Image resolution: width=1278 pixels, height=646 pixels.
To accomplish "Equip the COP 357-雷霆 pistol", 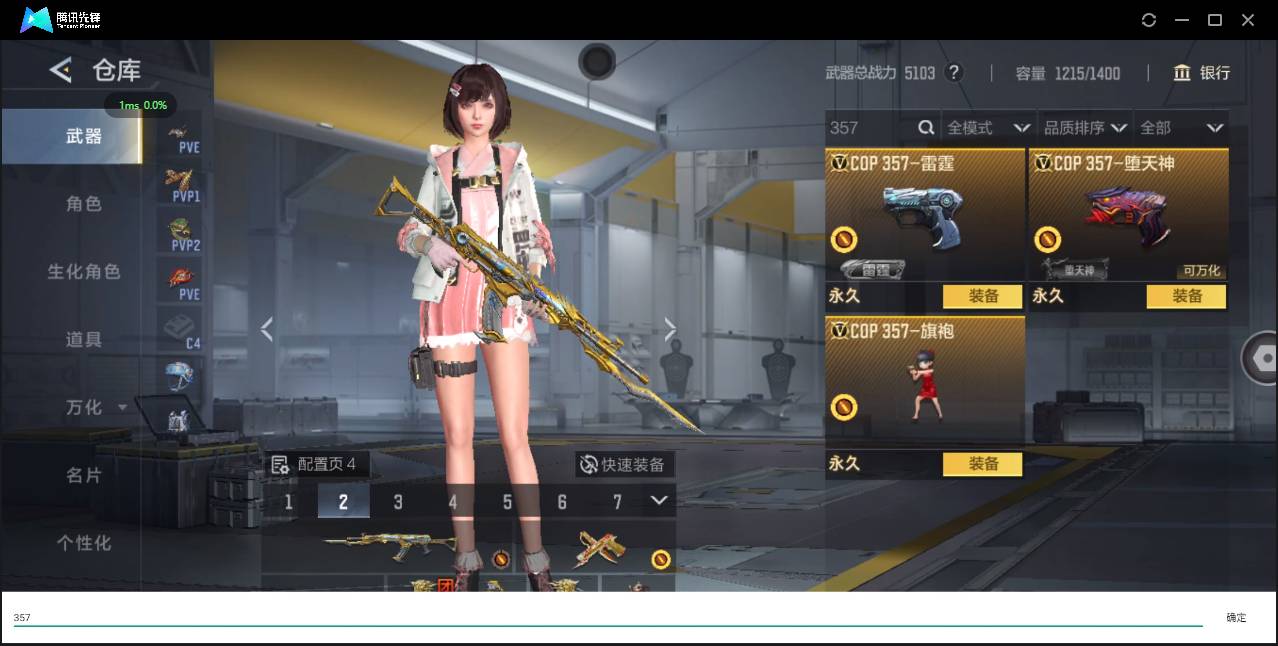I will pyautogui.click(x=983, y=296).
